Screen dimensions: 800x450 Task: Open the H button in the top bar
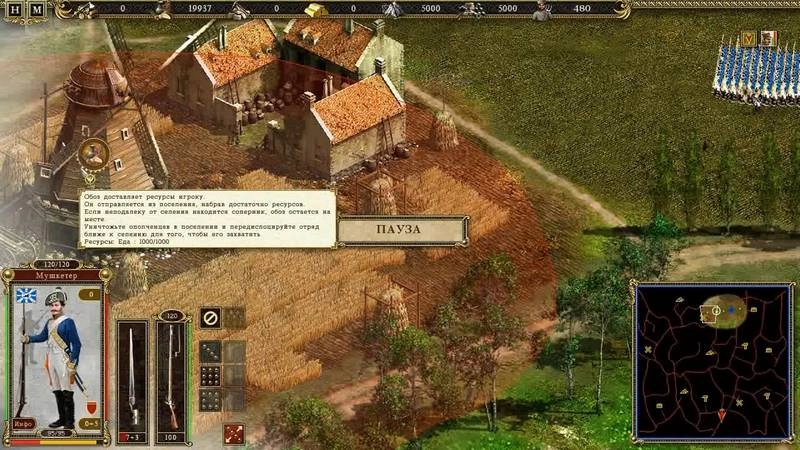(x=17, y=11)
